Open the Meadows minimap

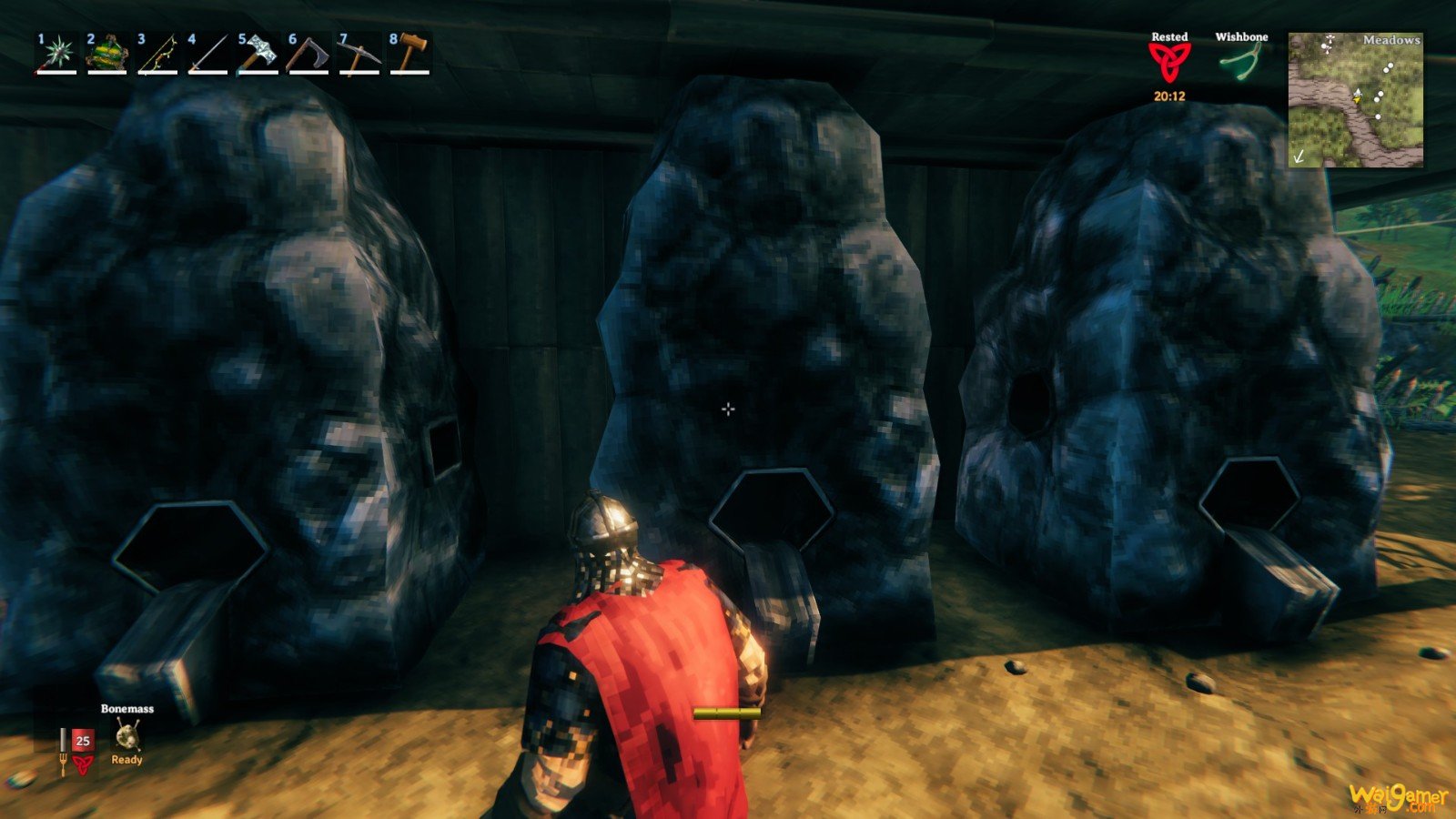click(1355, 100)
